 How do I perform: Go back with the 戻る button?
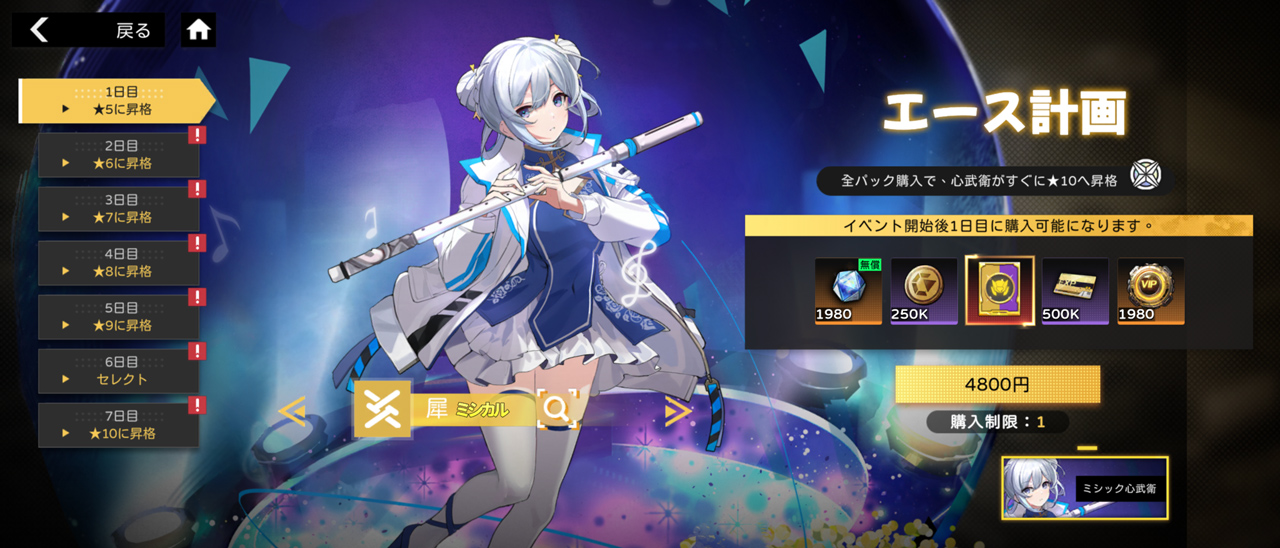click(x=88, y=30)
